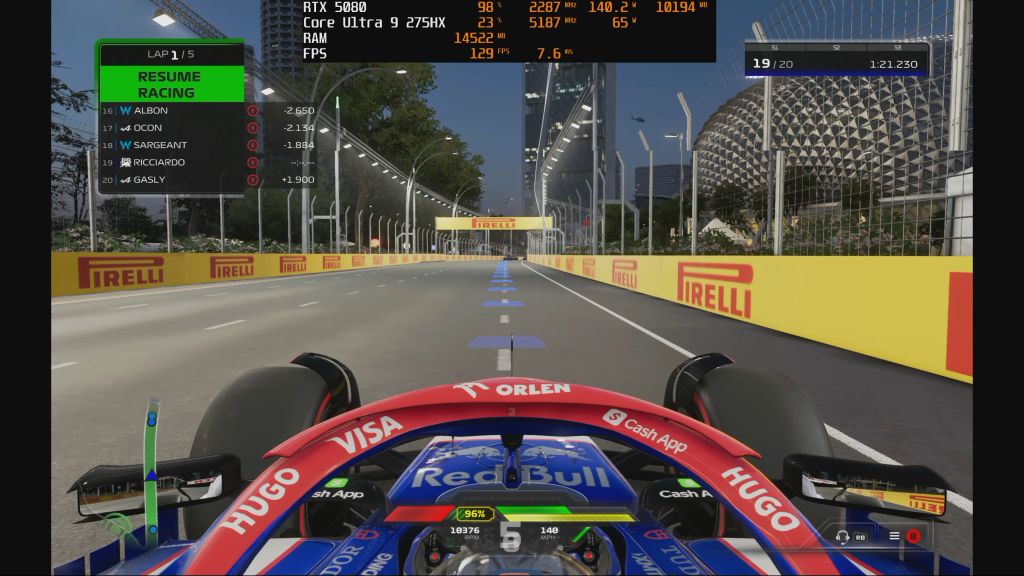Screen dimensions: 1024x576
Task: Select Ocon's row in the standings
Action: click(x=170, y=128)
